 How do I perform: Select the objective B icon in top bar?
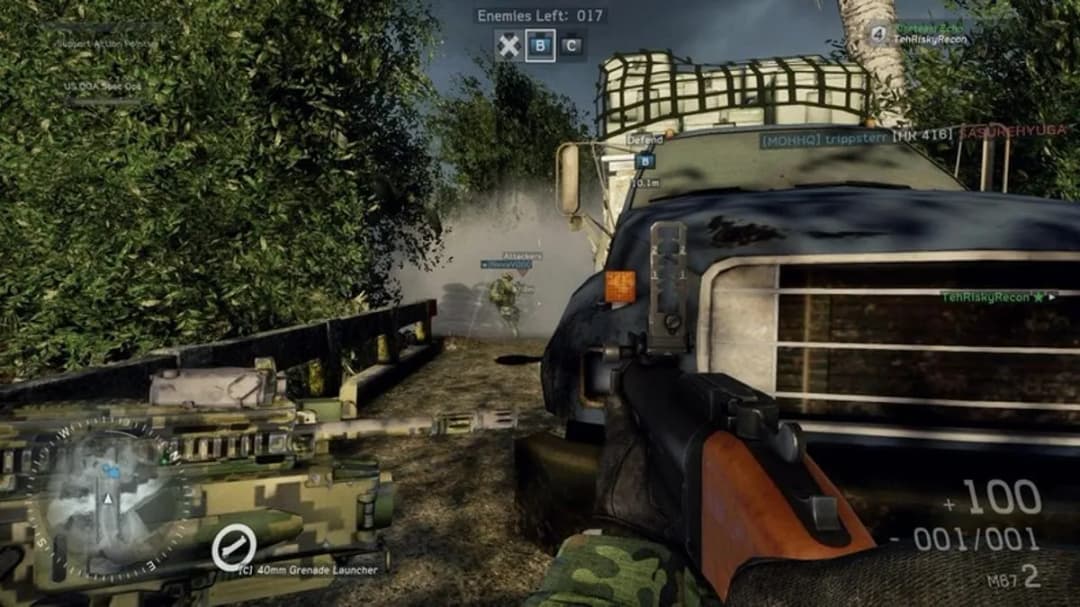(x=541, y=45)
